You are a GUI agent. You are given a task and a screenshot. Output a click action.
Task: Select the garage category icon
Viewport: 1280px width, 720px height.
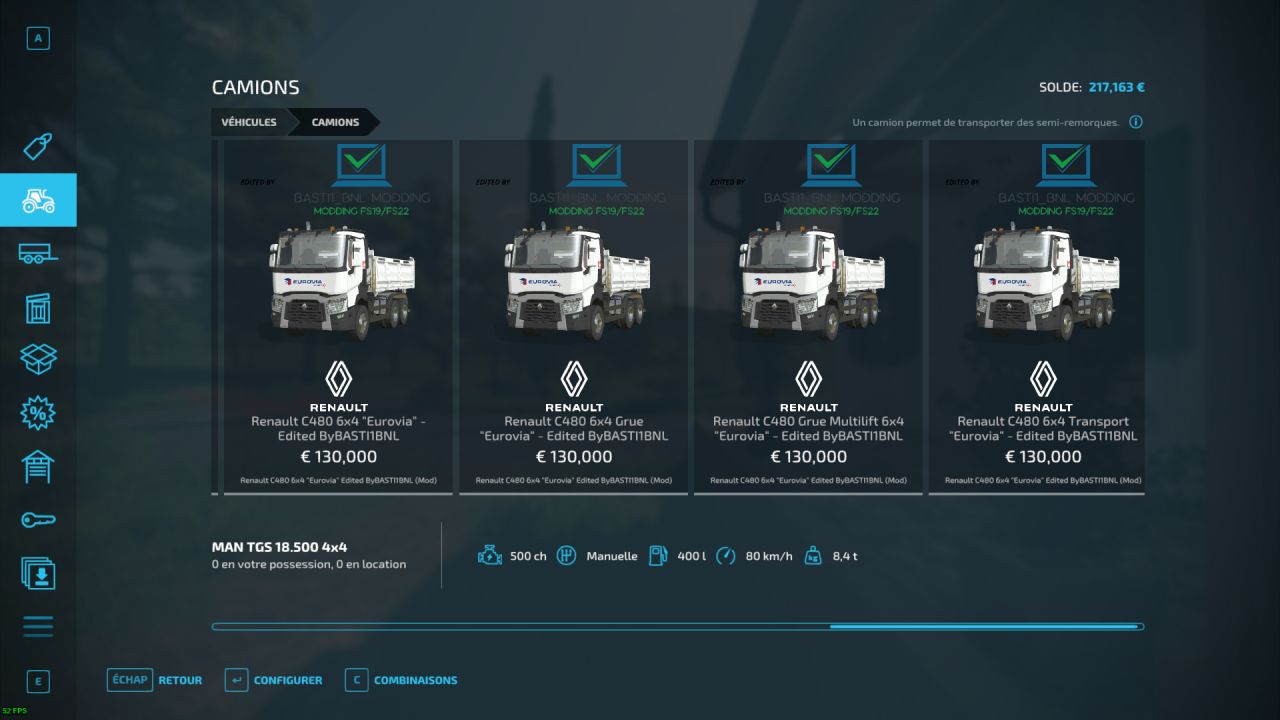[38, 466]
